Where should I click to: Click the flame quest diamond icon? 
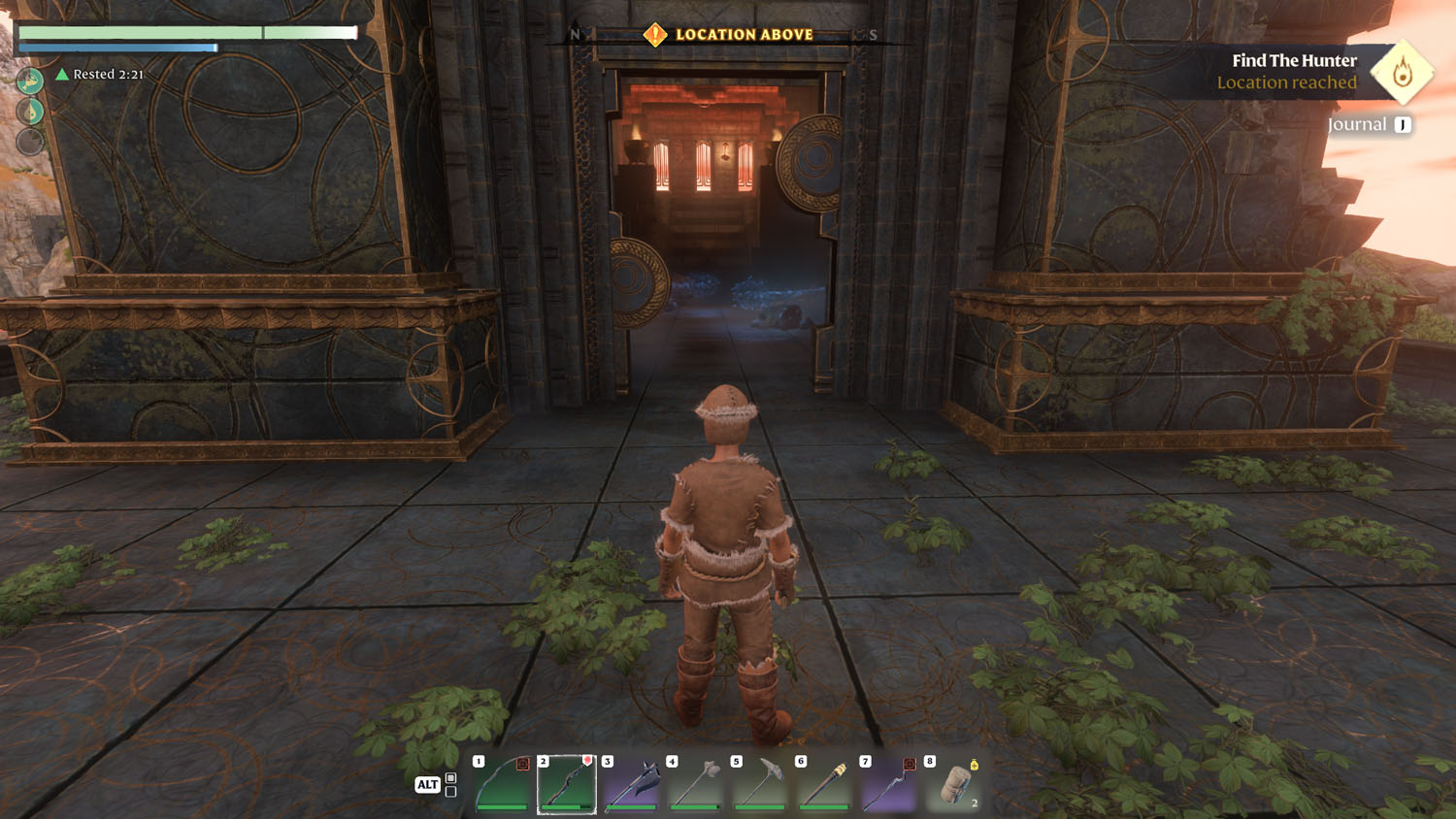pos(1402,72)
